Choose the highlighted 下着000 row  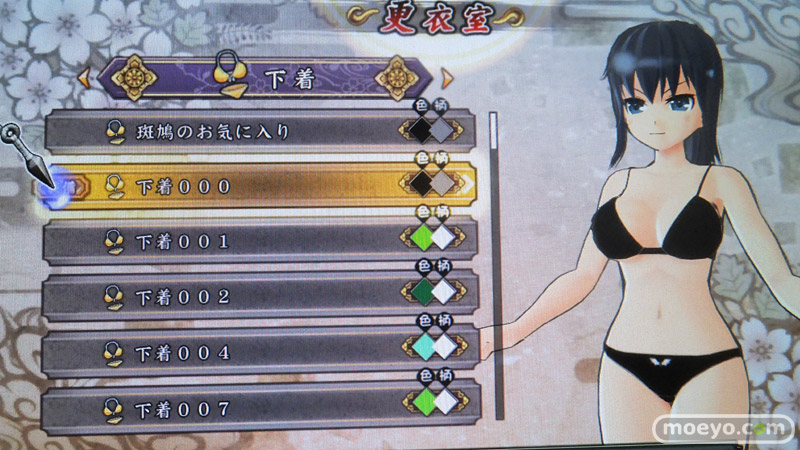(230, 186)
